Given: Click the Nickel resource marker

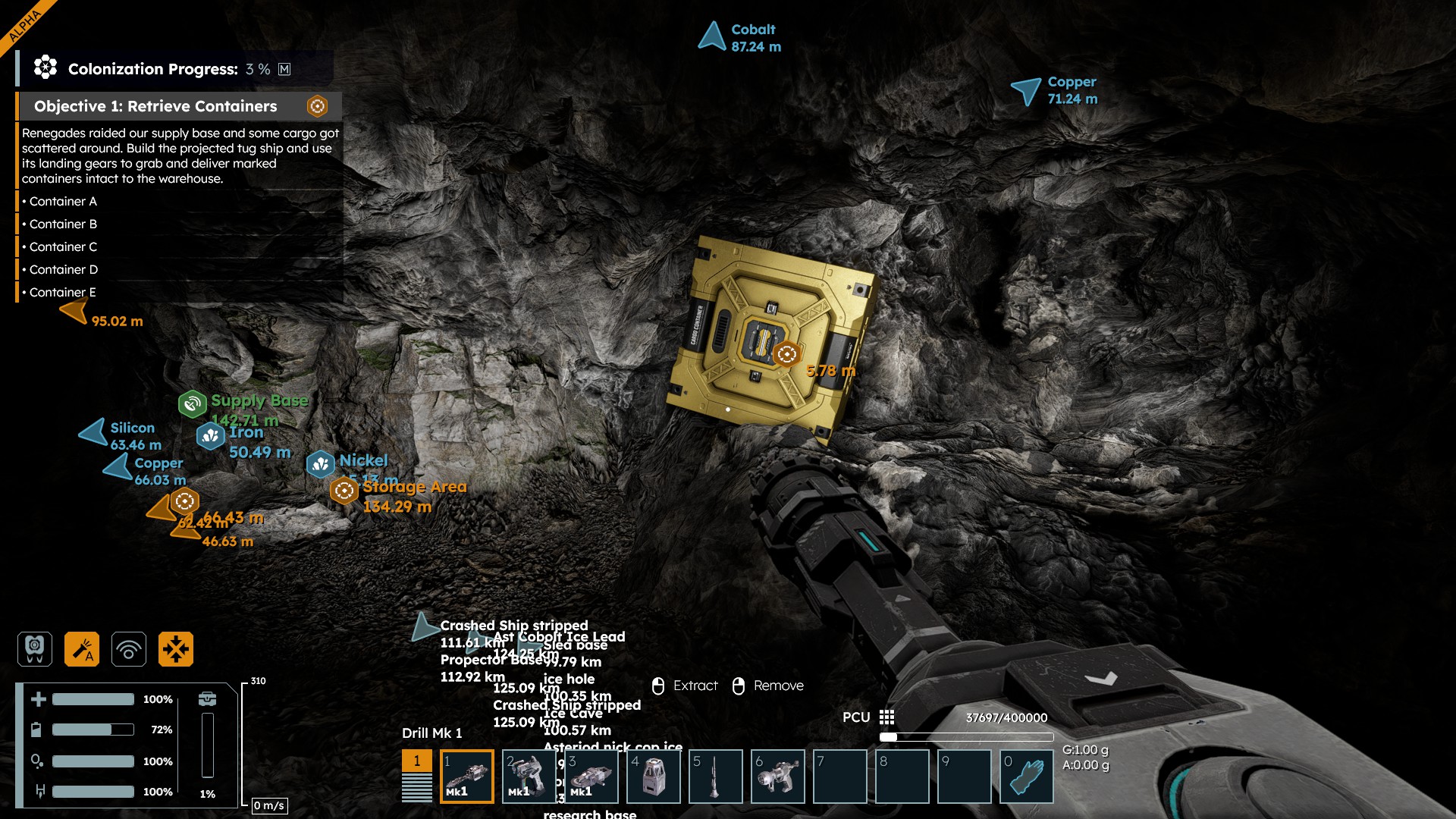Looking at the screenshot, I should pyautogui.click(x=321, y=463).
